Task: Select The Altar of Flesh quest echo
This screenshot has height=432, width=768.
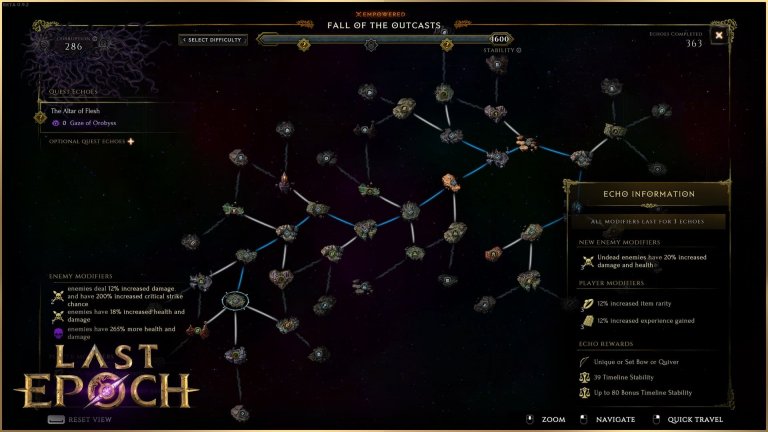Action: click(x=76, y=111)
